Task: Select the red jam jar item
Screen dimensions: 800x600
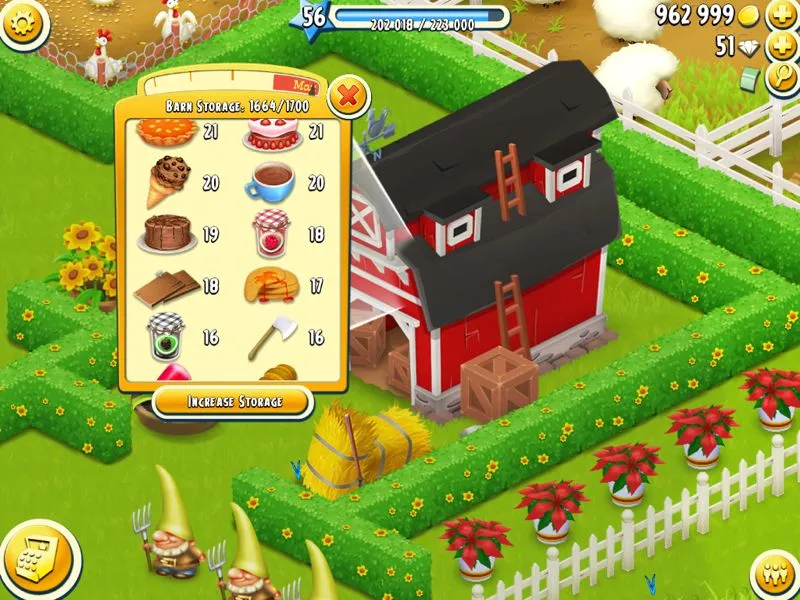Action: [x=271, y=232]
